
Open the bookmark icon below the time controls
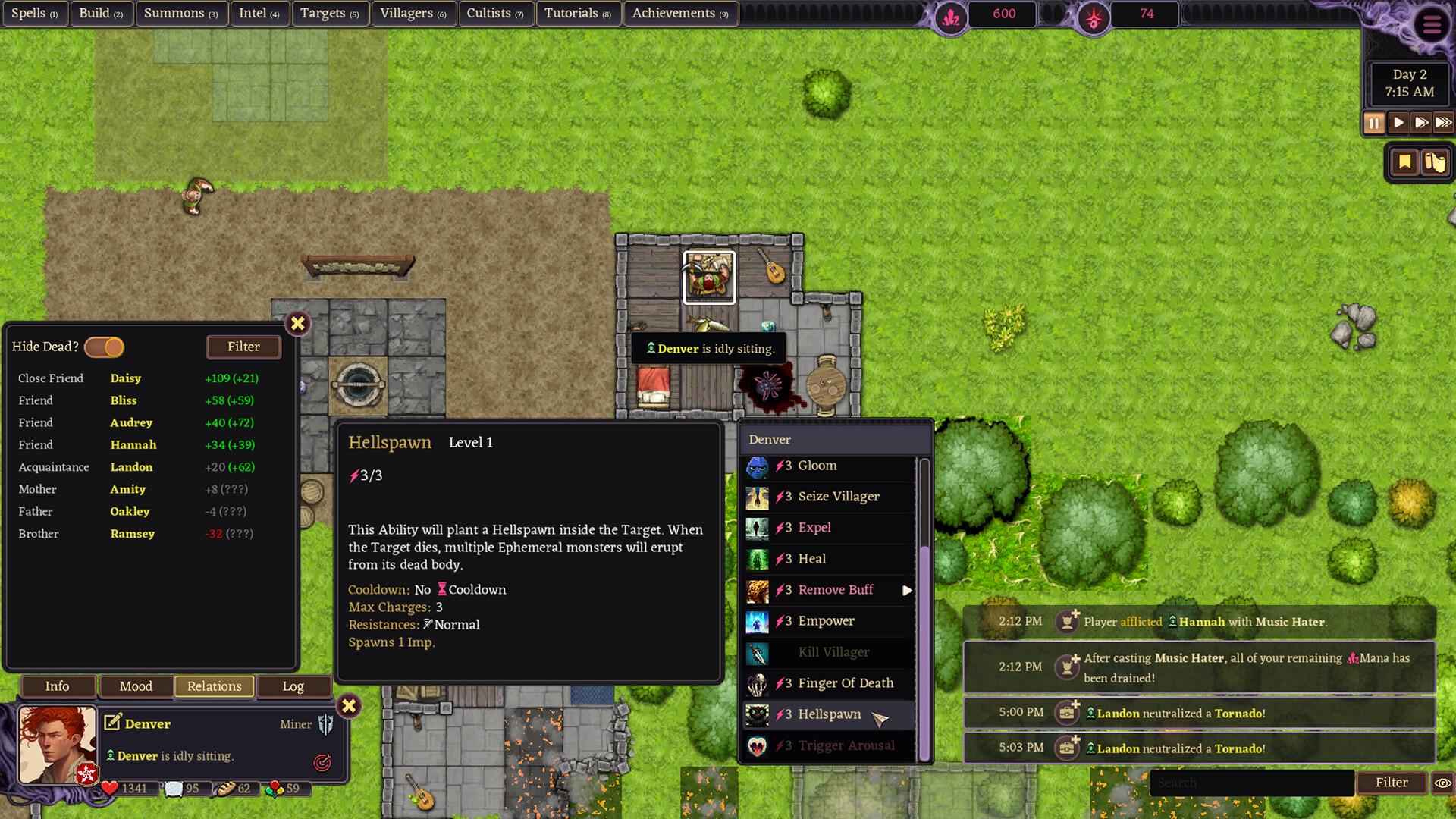(1404, 161)
